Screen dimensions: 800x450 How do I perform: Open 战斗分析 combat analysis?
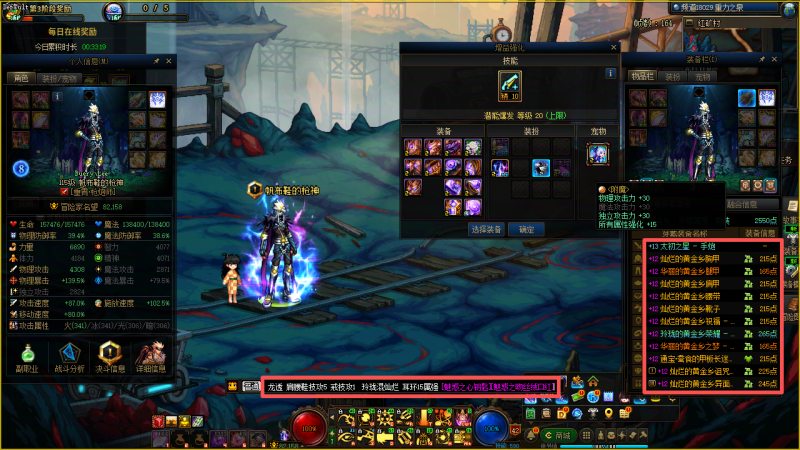(x=69, y=357)
